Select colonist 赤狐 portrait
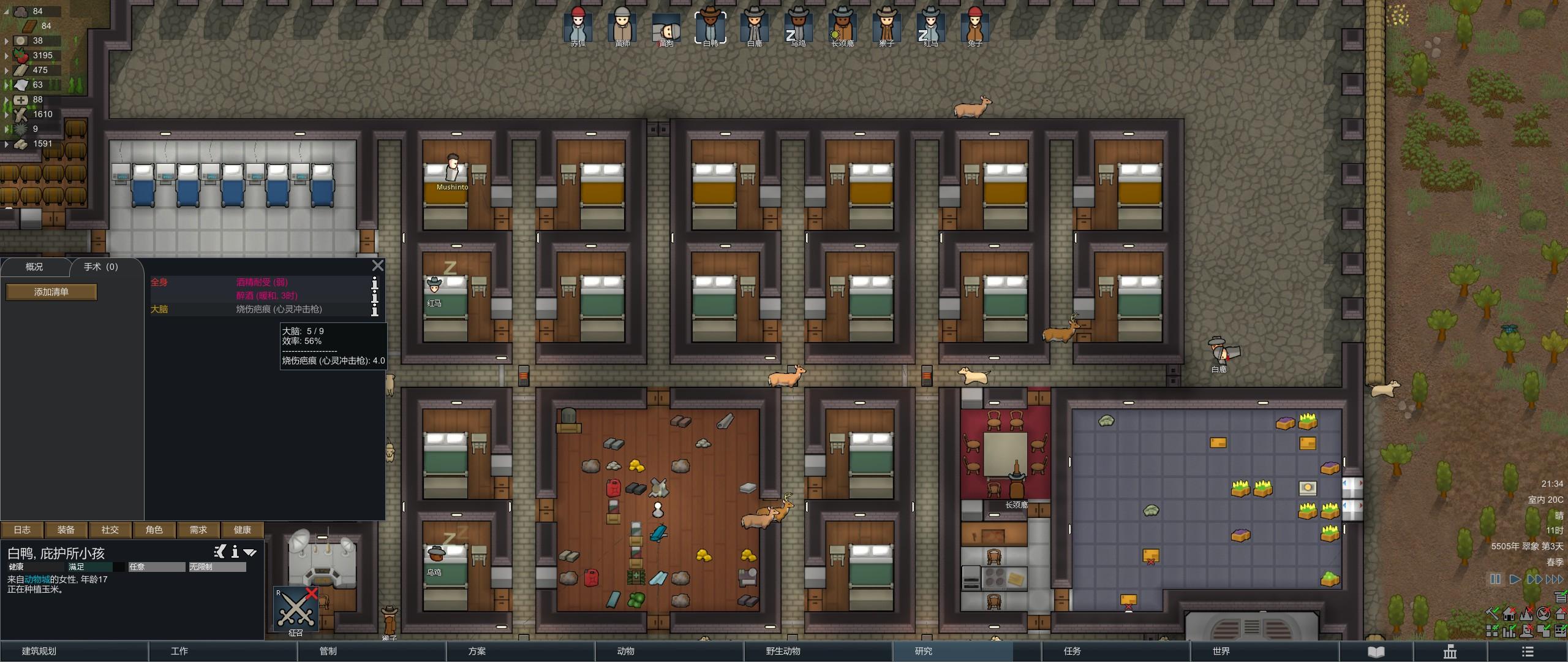This screenshot has height=662, width=1568. pos(578,26)
